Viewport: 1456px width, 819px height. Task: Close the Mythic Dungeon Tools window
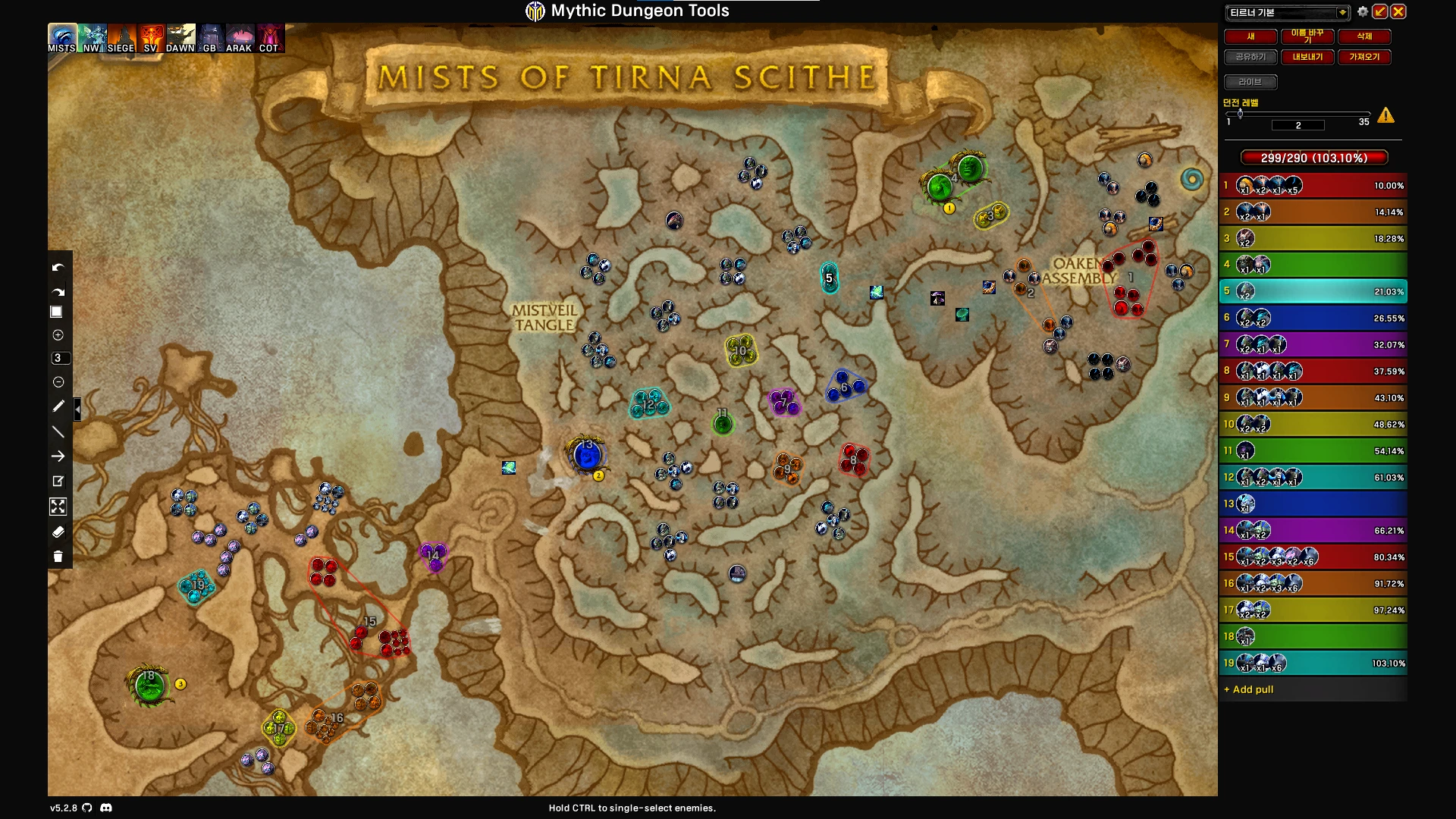click(1398, 12)
